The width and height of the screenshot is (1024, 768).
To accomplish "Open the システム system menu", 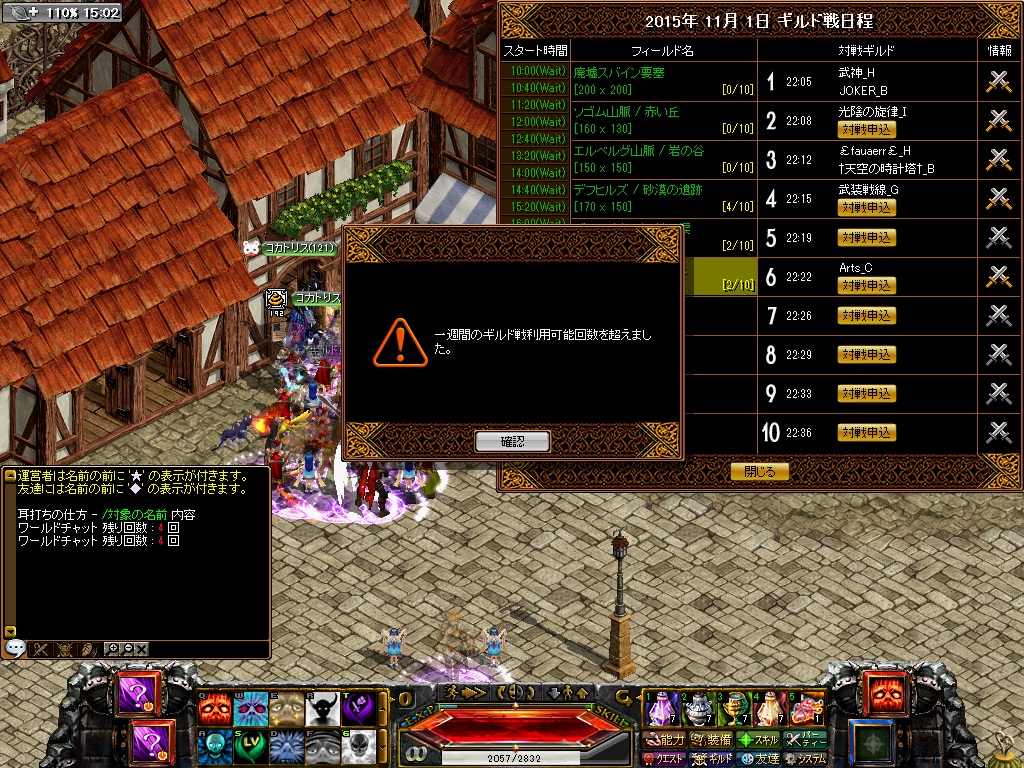I will pyautogui.click(x=805, y=759).
